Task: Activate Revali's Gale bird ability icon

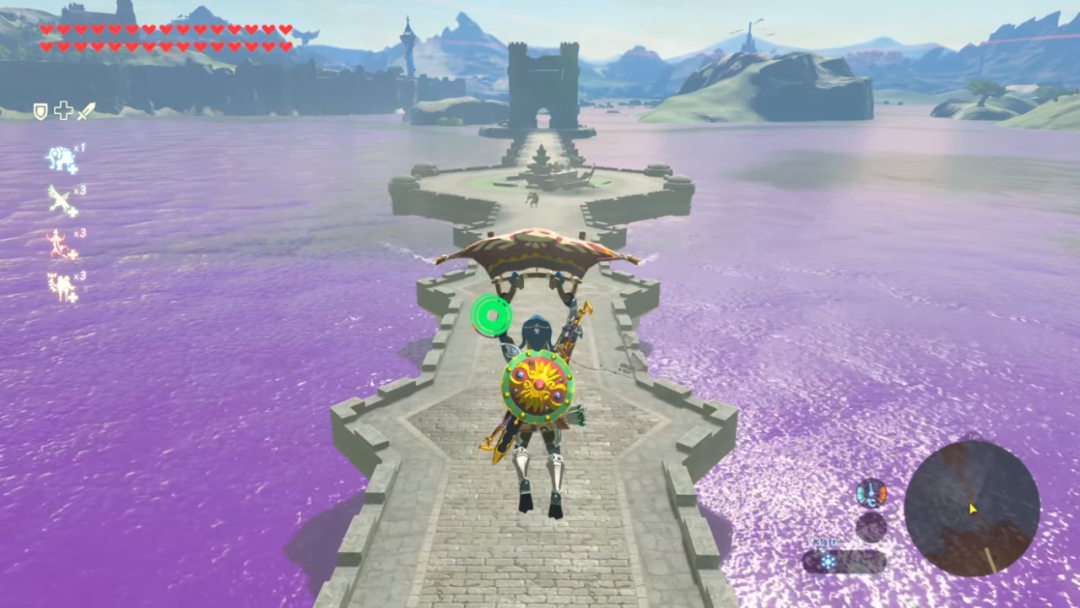Action: (x=62, y=200)
